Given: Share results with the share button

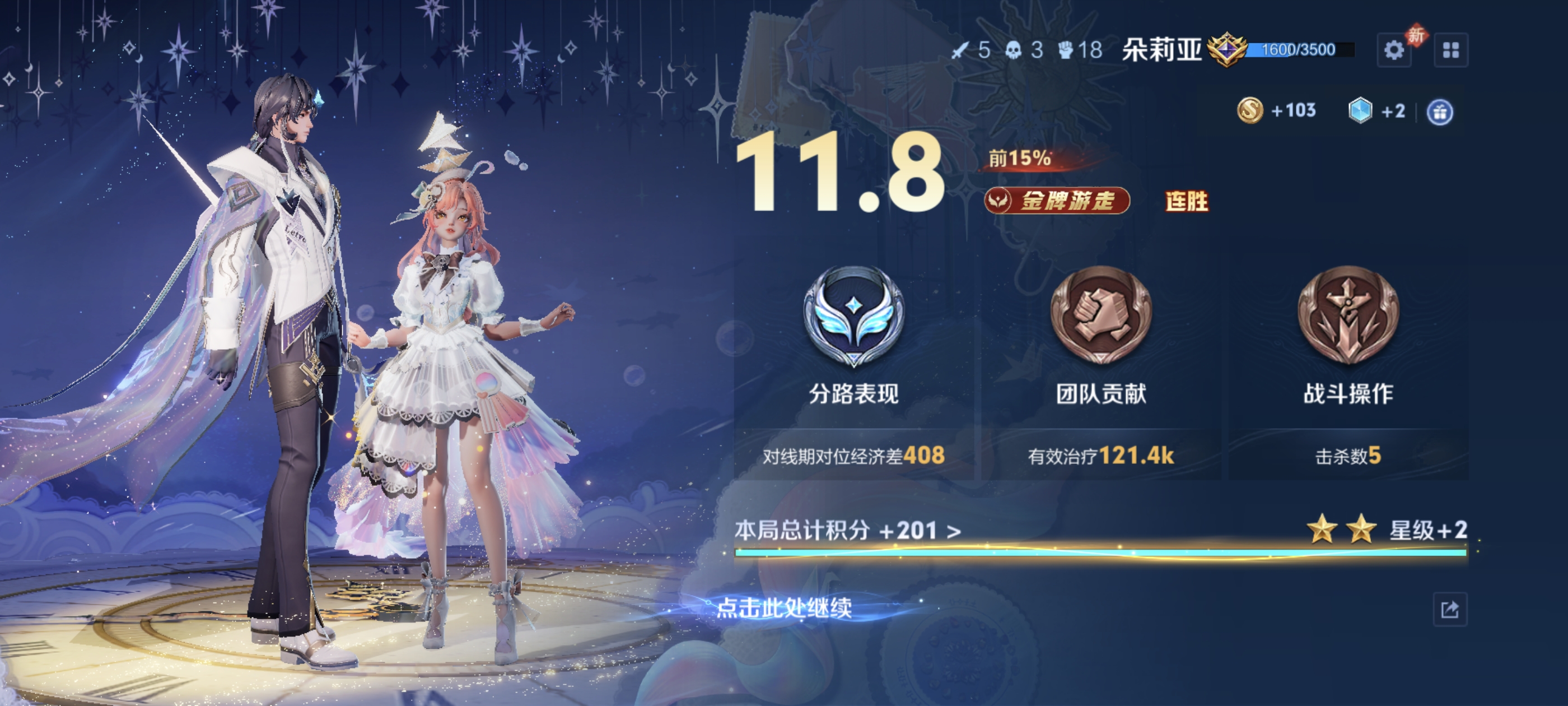Looking at the screenshot, I should (1449, 609).
